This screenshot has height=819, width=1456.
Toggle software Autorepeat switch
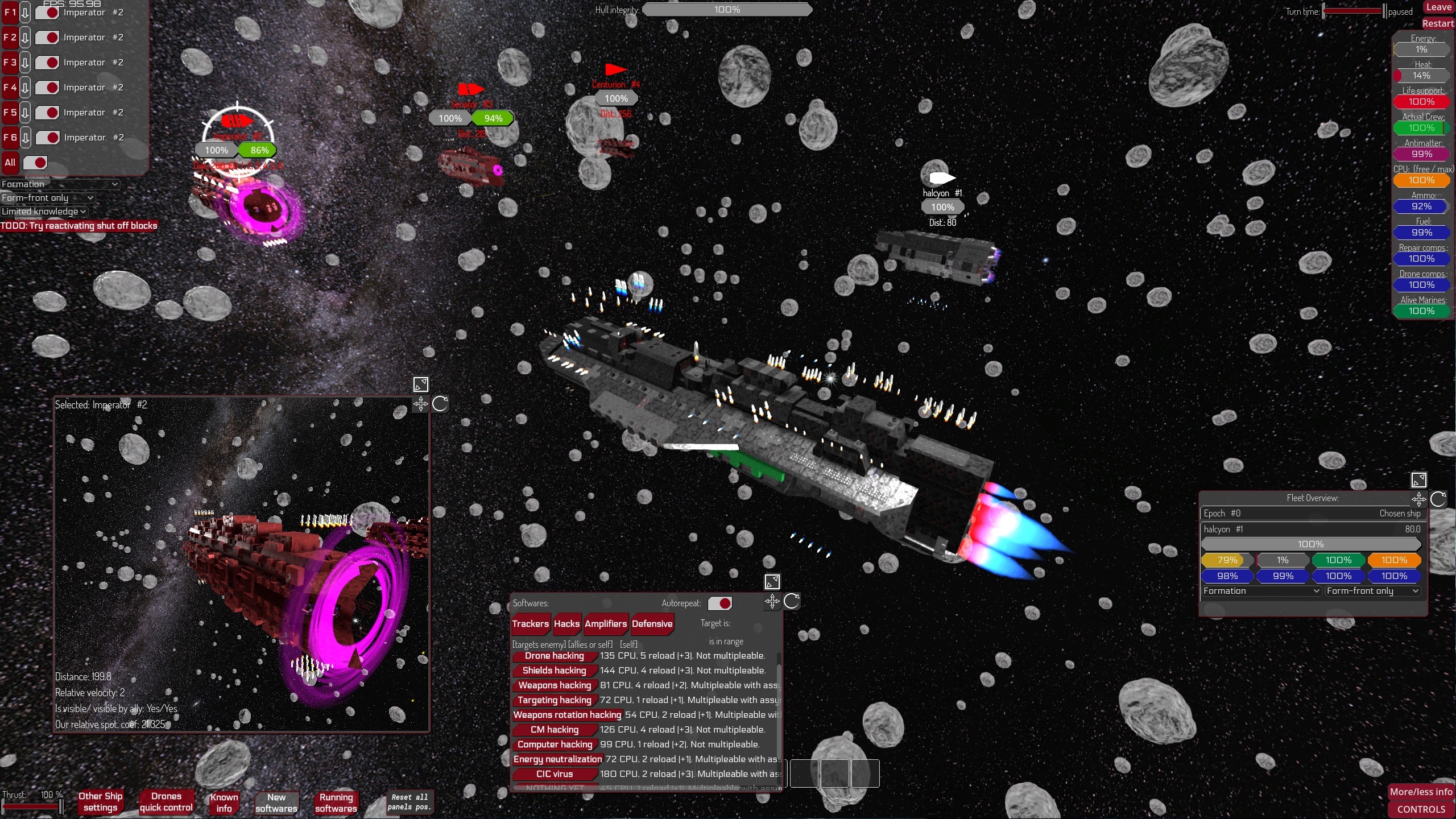point(720,603)
